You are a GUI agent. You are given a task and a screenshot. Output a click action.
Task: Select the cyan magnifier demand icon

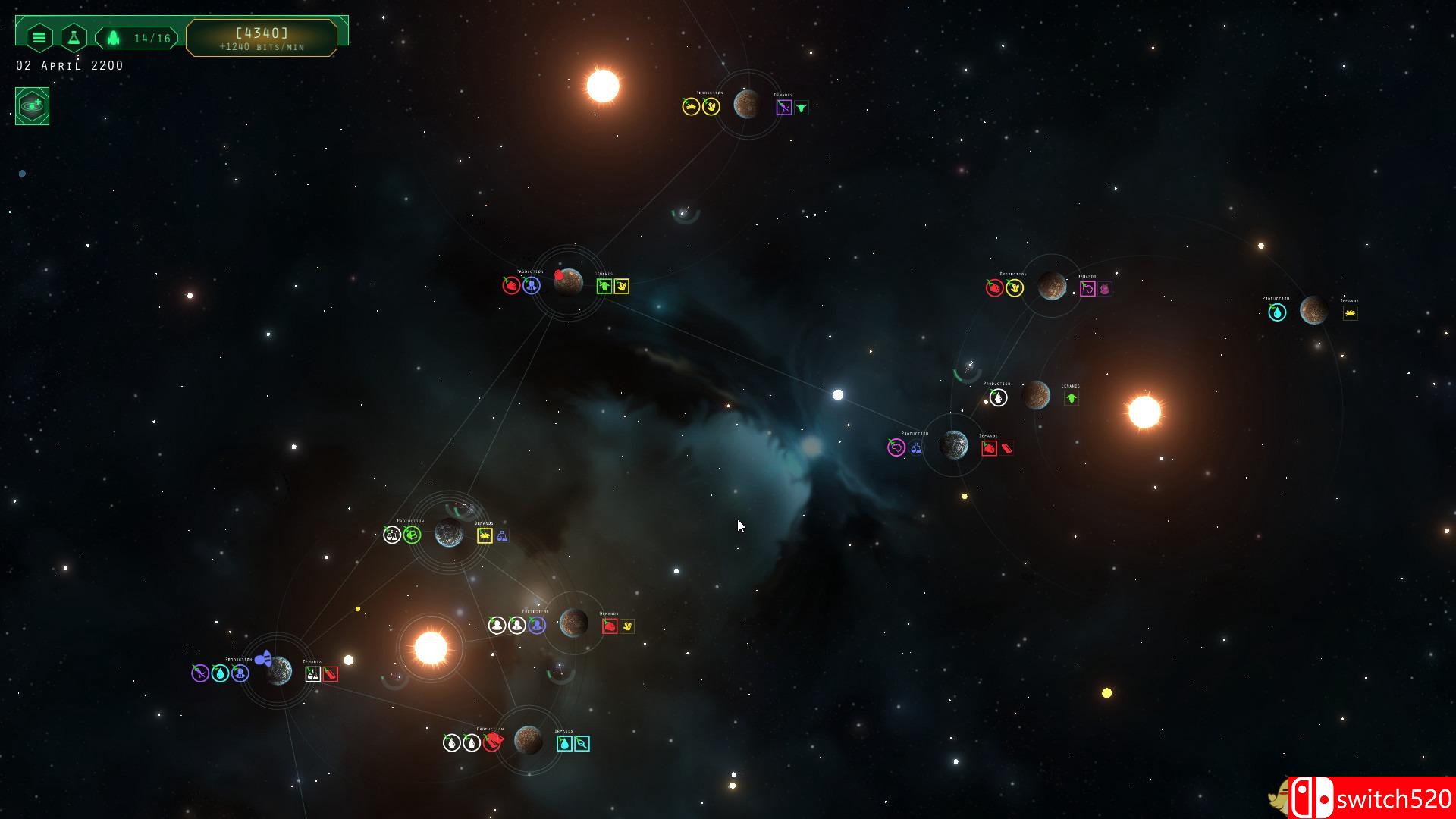[x=582, y=744]
